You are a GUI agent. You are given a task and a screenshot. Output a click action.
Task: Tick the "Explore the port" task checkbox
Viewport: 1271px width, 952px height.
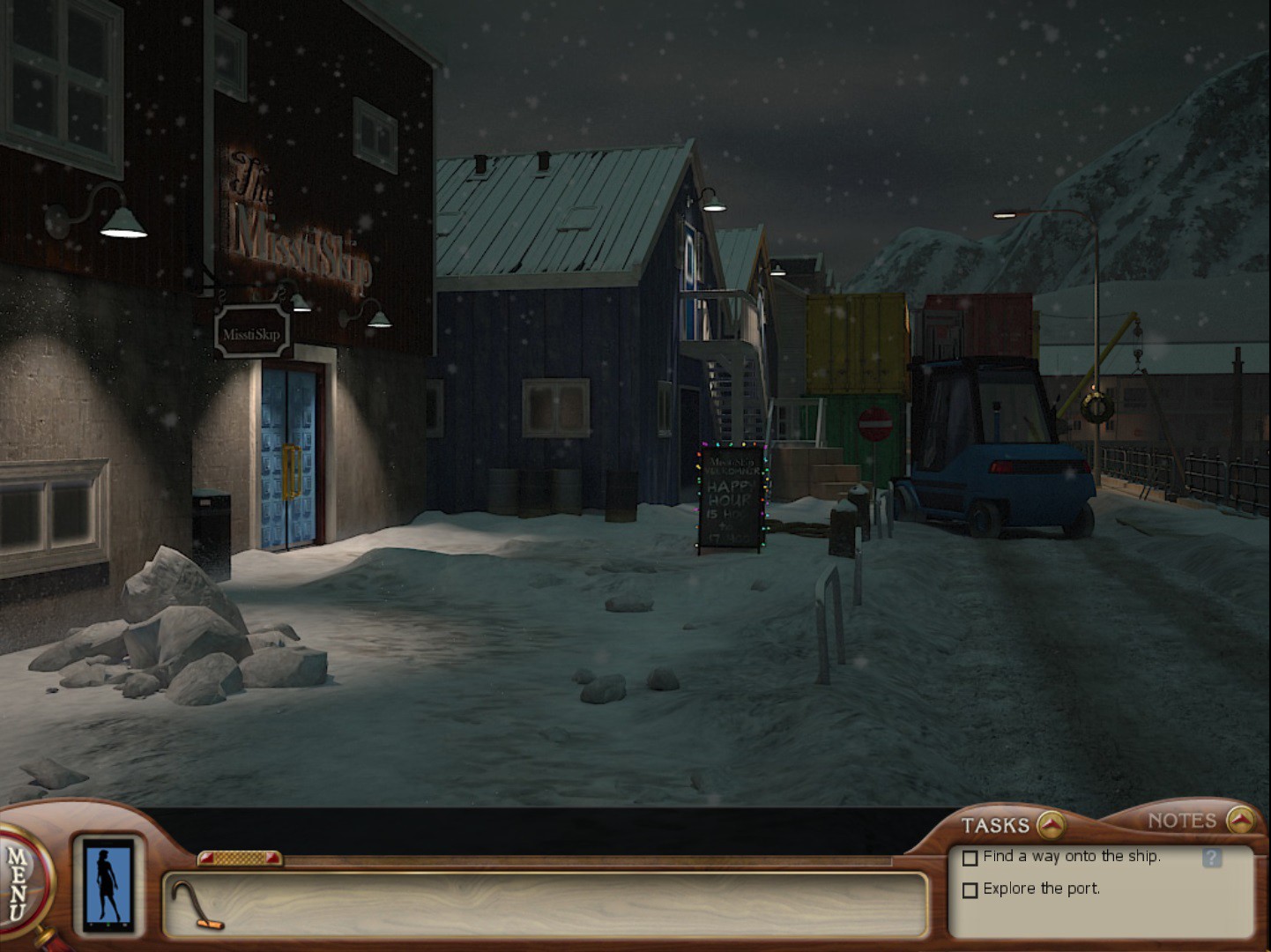click(x=970, y=890)
